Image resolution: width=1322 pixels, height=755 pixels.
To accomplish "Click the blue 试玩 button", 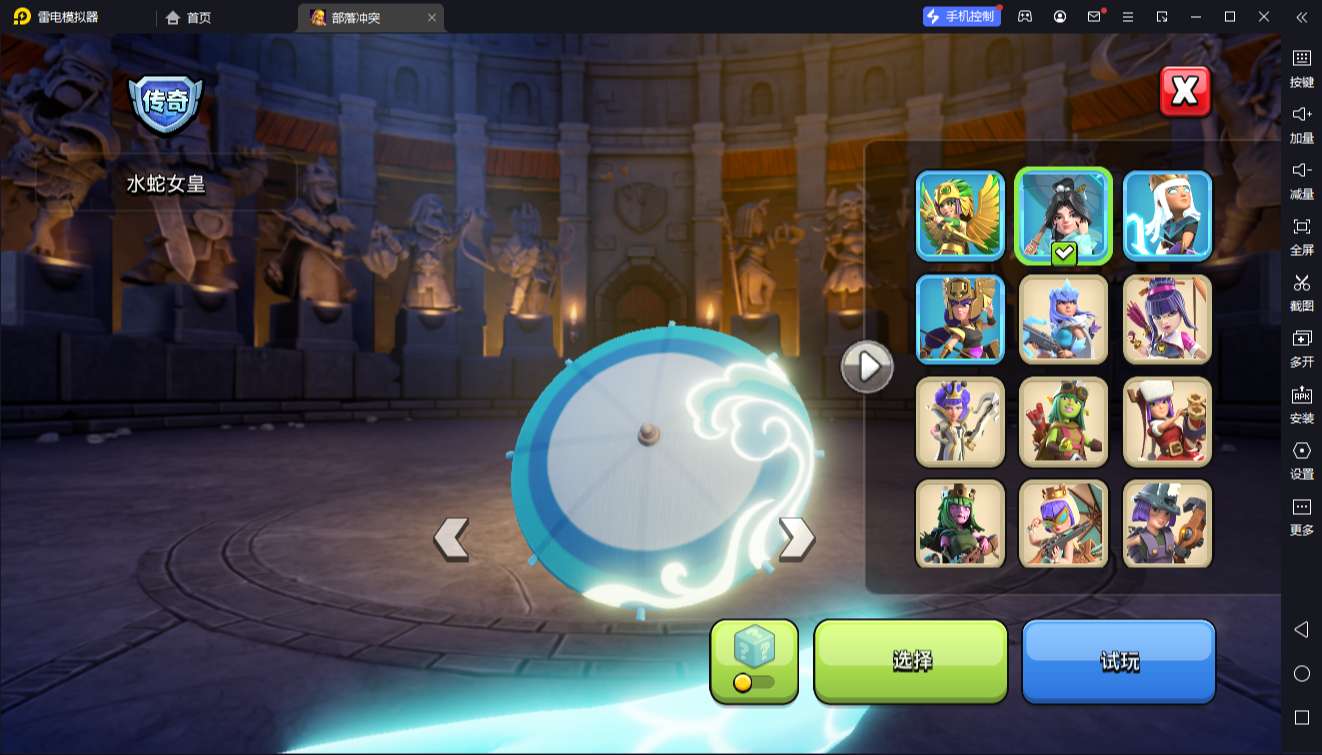I will pyautogui.click(x=1118, y=660).
